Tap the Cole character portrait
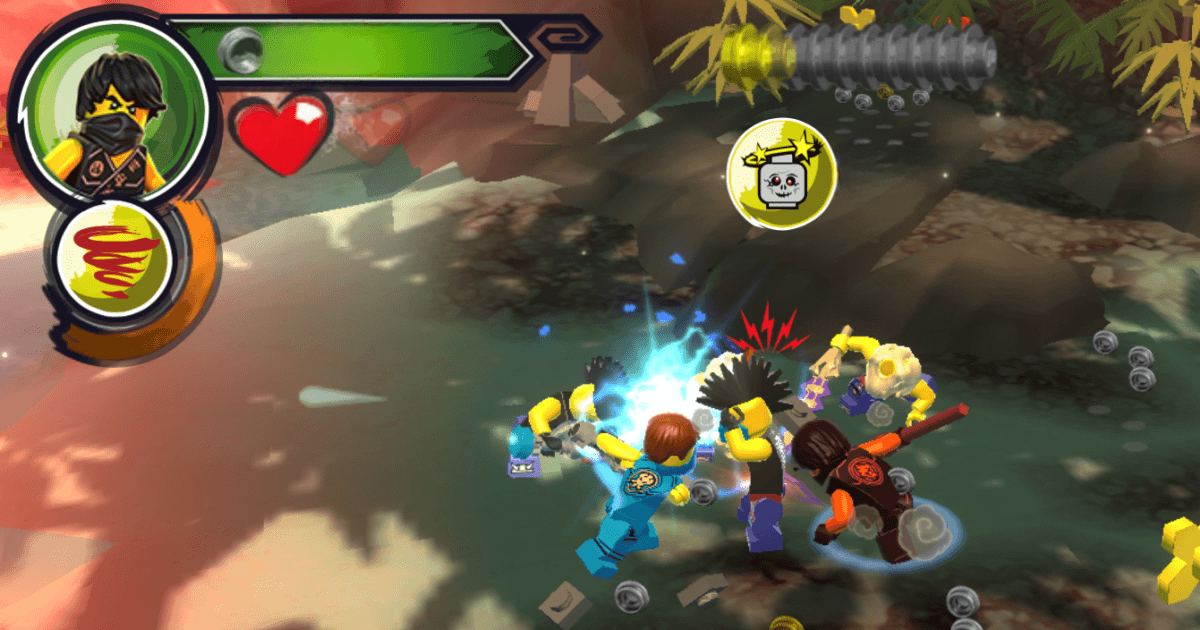The height and width of the screenshot is (630, 1200). click(x=113, y=112)
